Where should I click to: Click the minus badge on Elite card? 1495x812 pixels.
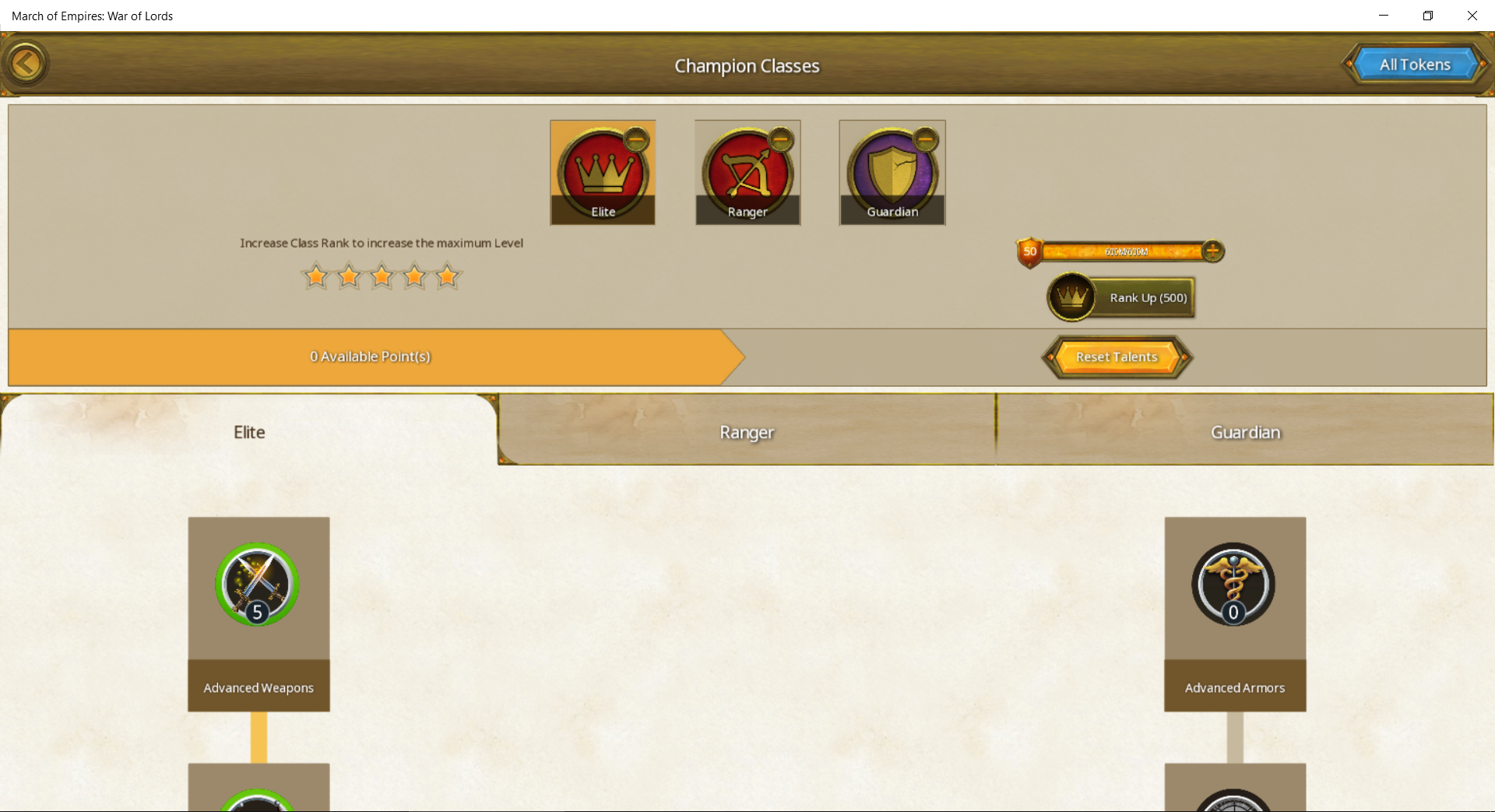pyautogui.click(x=636, y=140)
